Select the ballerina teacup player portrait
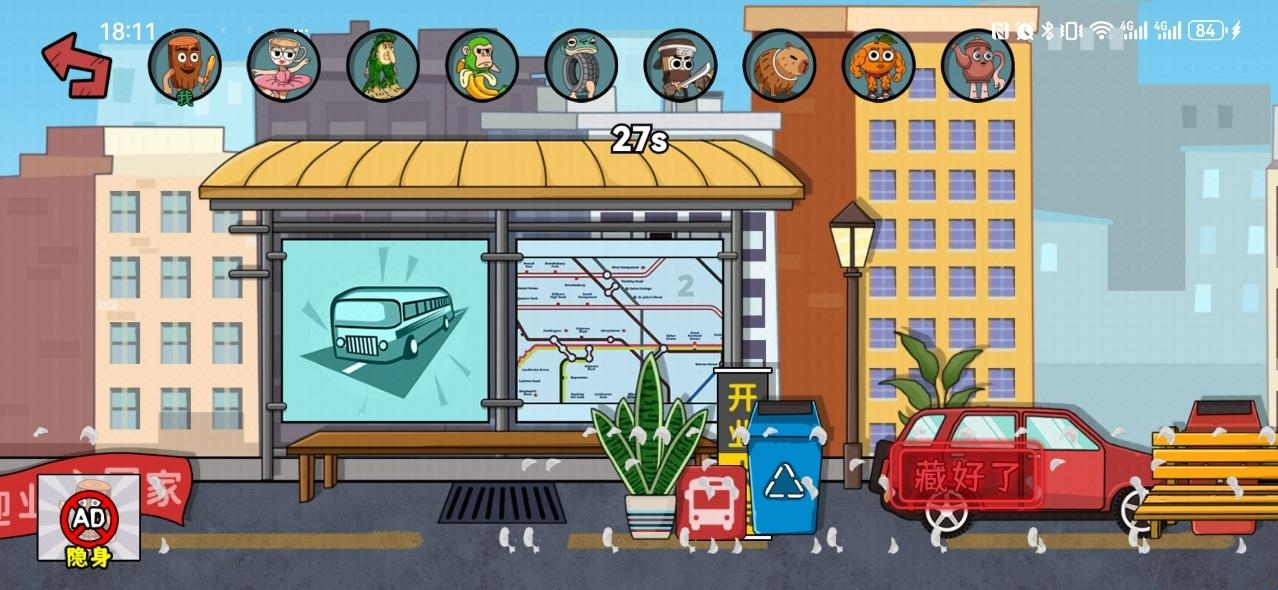 (x=284, y=65)
